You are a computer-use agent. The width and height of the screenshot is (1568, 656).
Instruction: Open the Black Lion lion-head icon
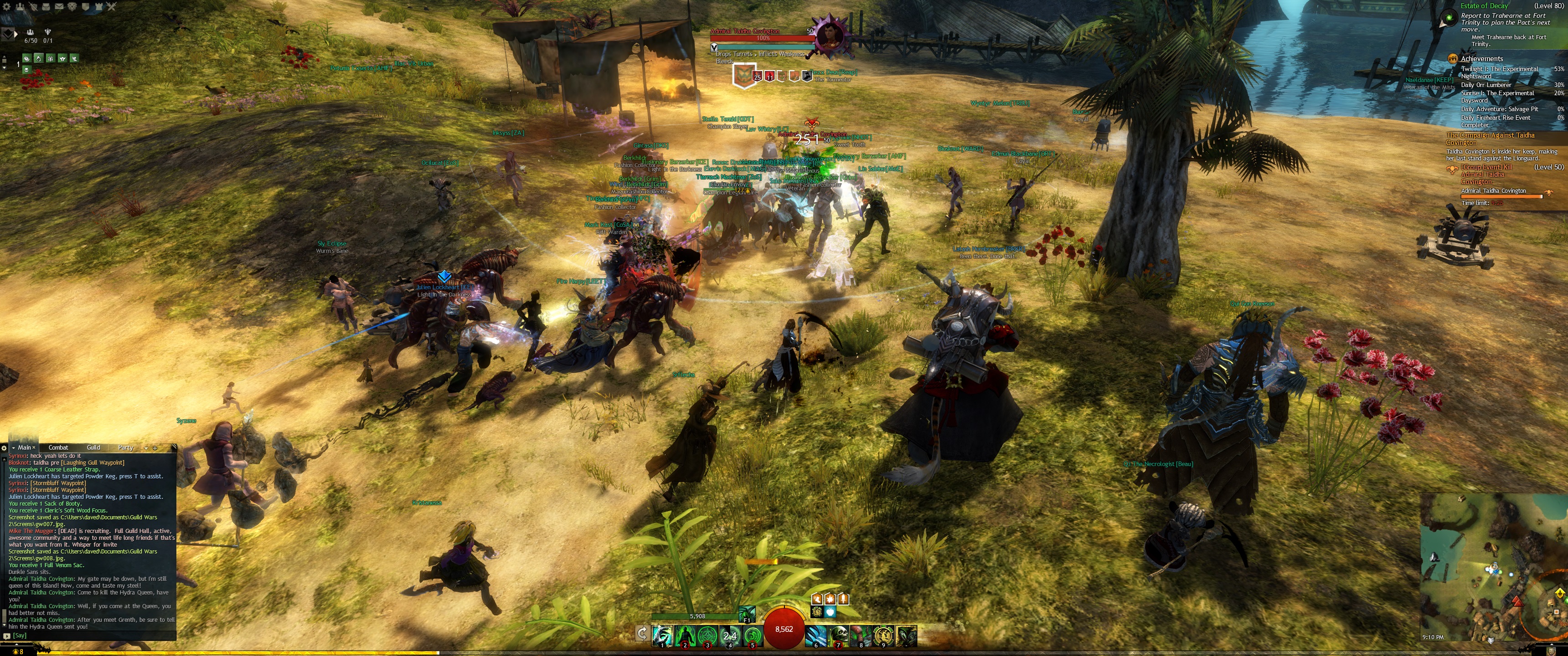pos(72,7)
